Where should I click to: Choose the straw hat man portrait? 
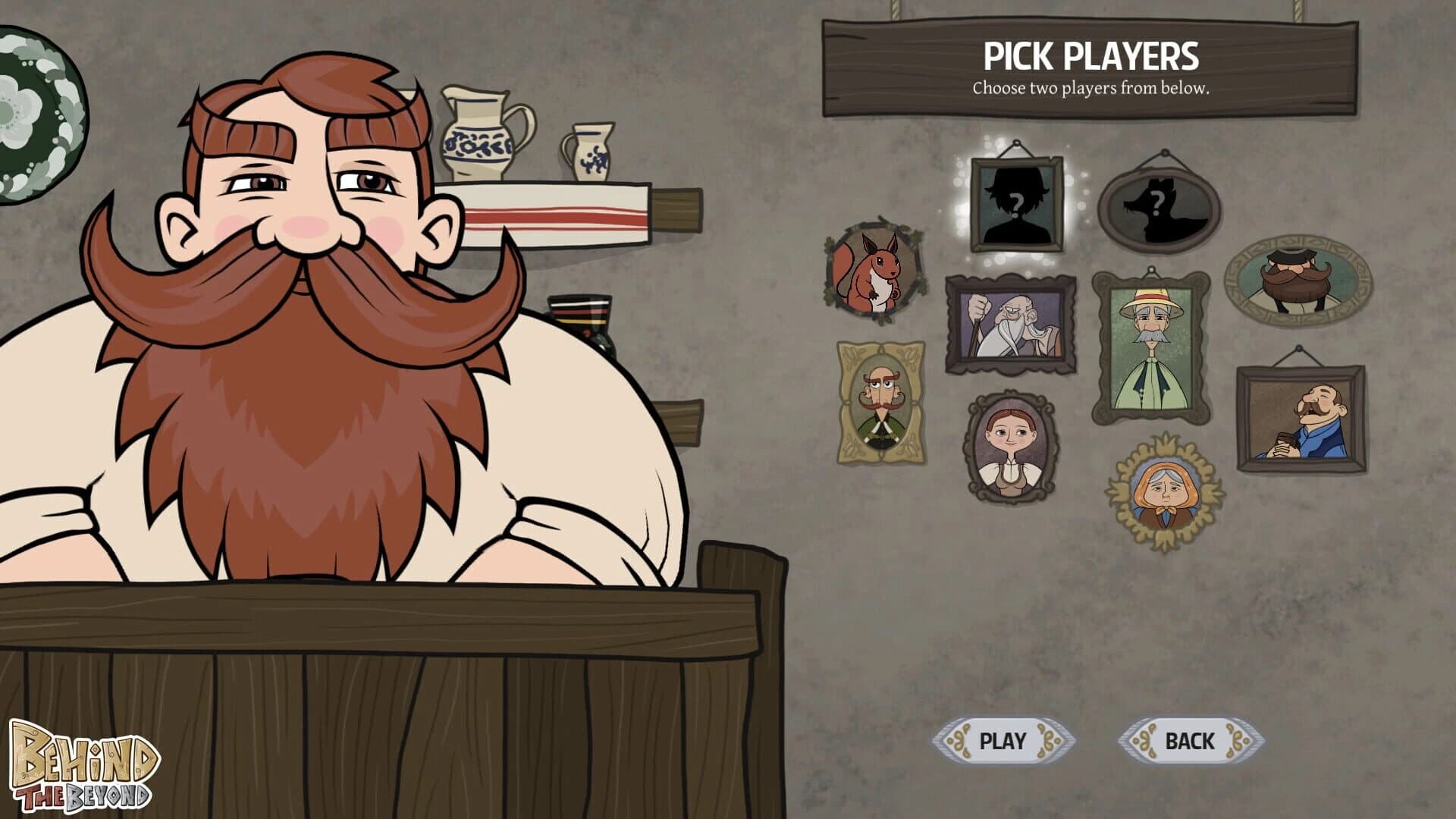pos(1150,347)
